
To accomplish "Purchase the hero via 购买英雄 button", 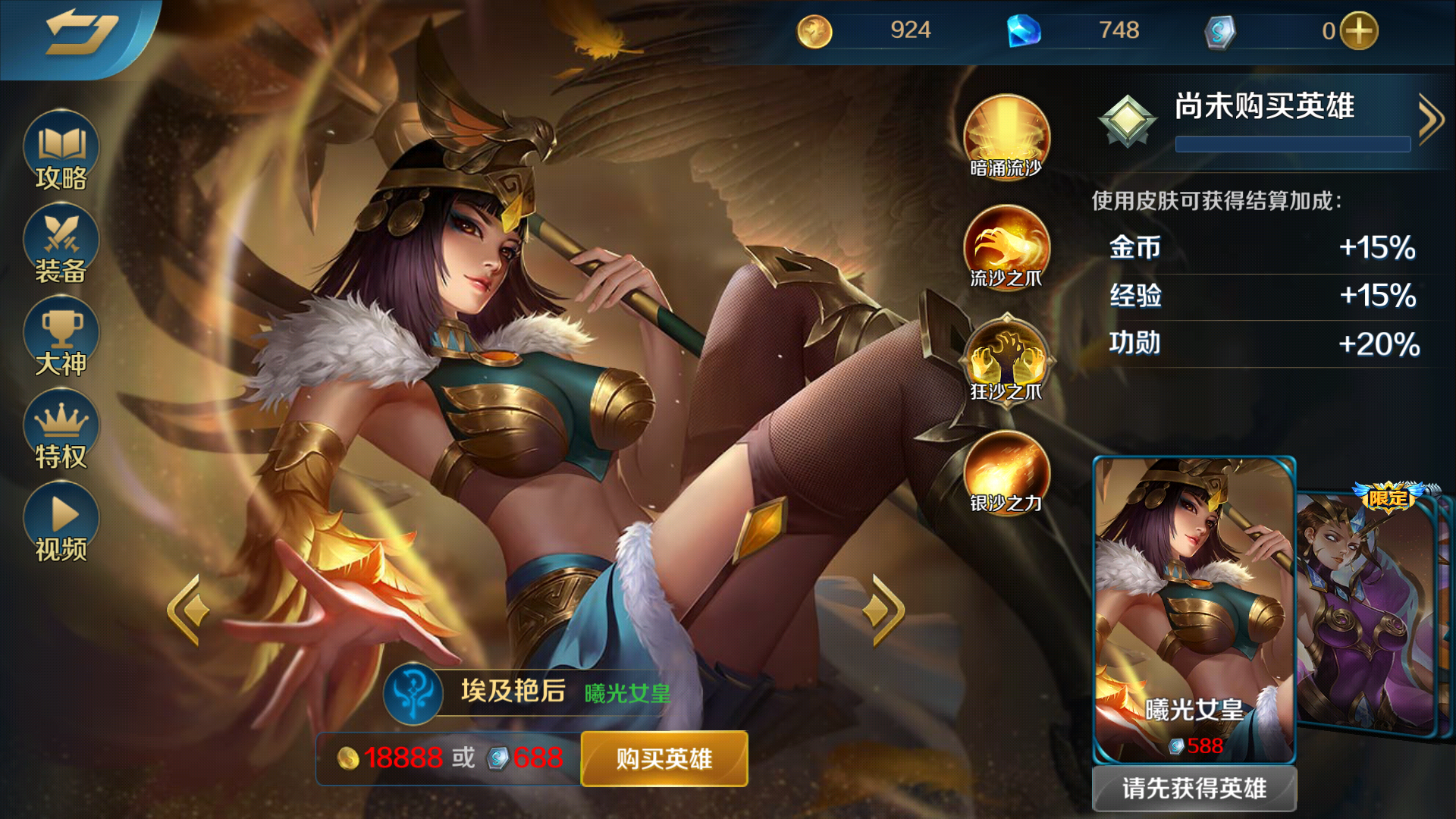I will coord(663,759).
